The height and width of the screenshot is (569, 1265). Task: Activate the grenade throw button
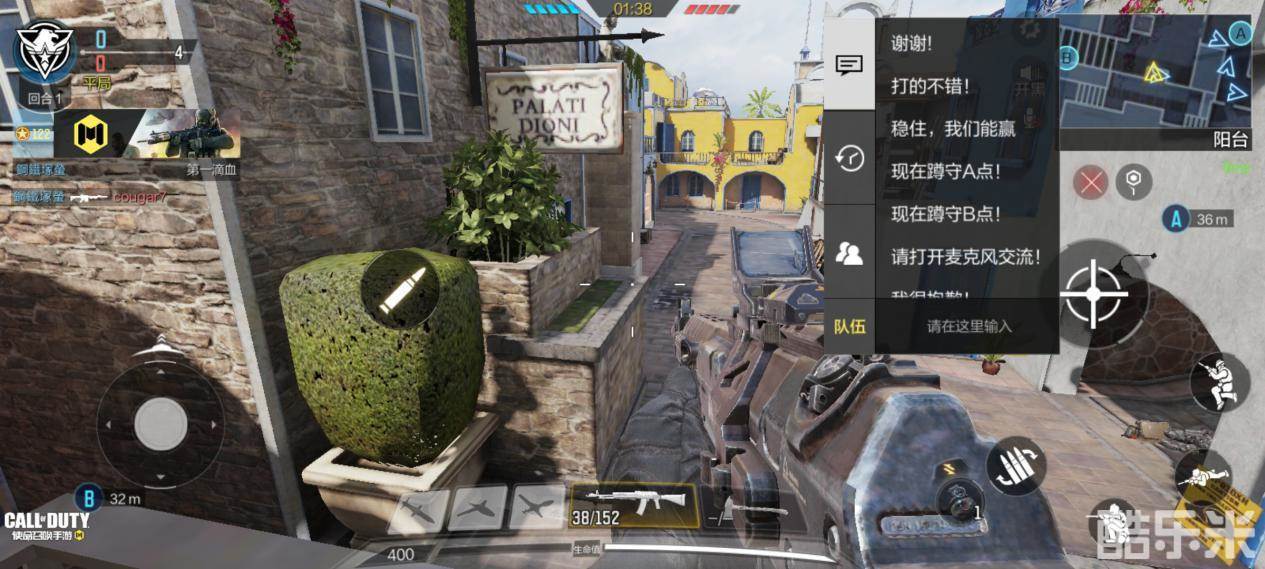[x=960, y=499]
